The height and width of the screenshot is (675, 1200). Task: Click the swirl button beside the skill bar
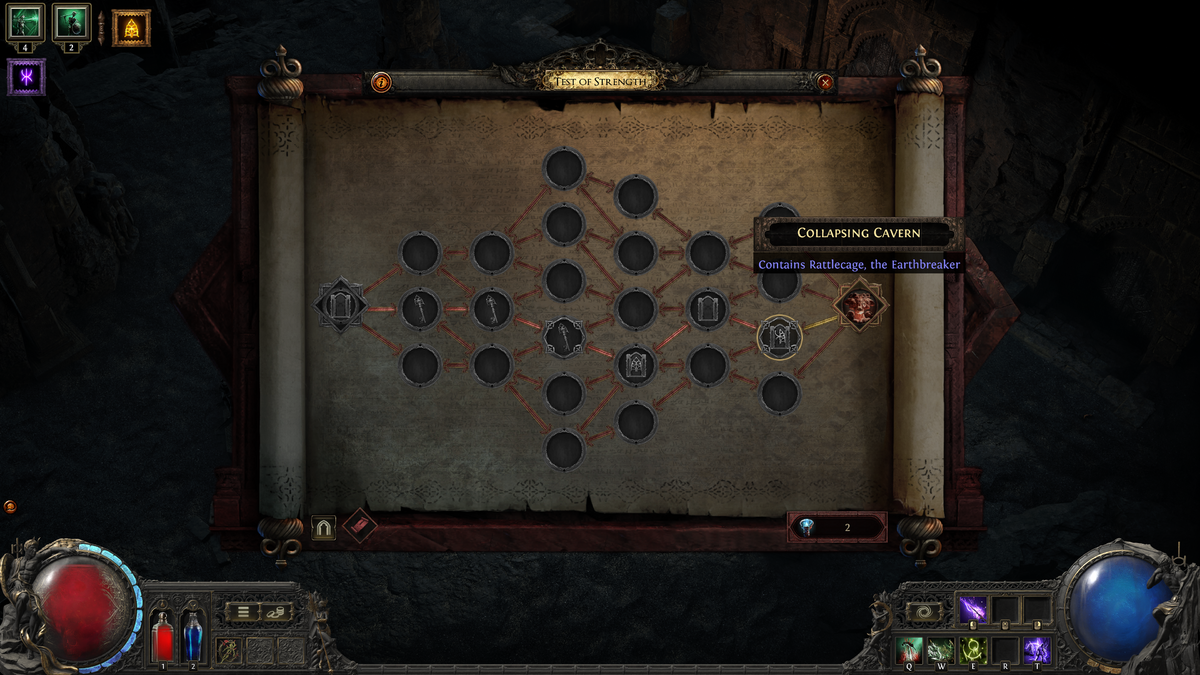tap(924, 610)
